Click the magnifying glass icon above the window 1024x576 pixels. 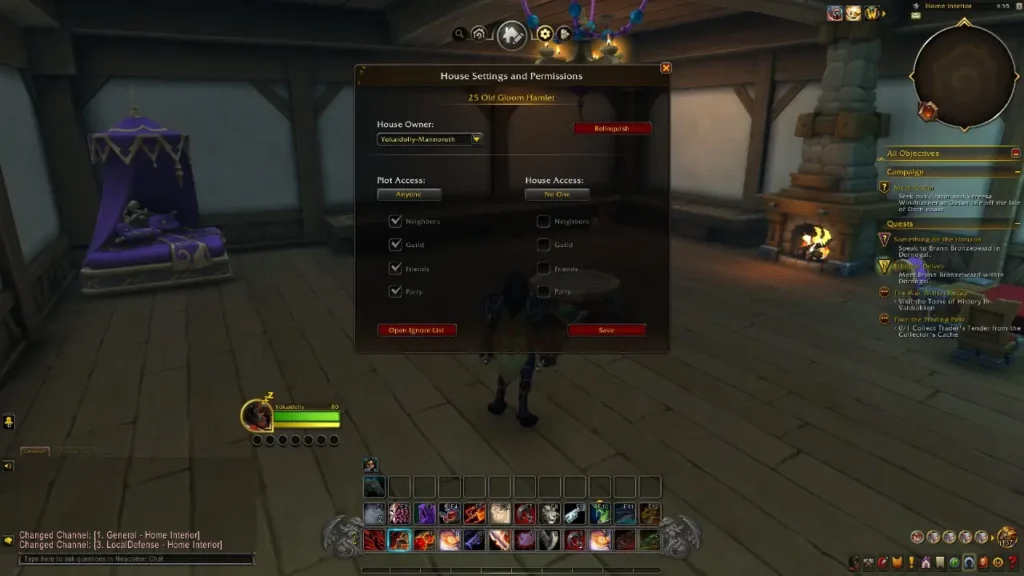tap(459, 34)
